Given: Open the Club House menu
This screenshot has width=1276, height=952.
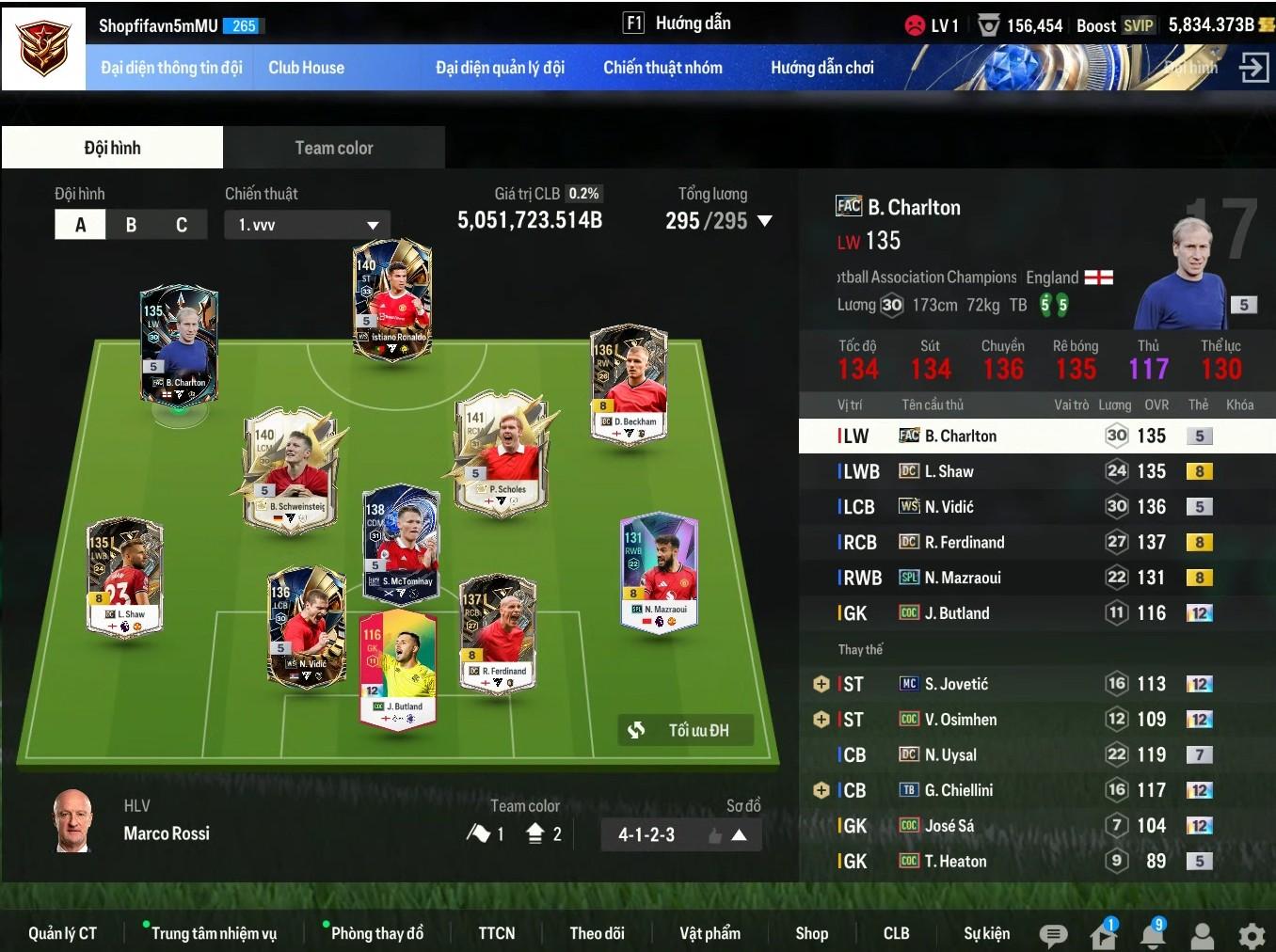Looking at the screenshot, I should point(306,68).
